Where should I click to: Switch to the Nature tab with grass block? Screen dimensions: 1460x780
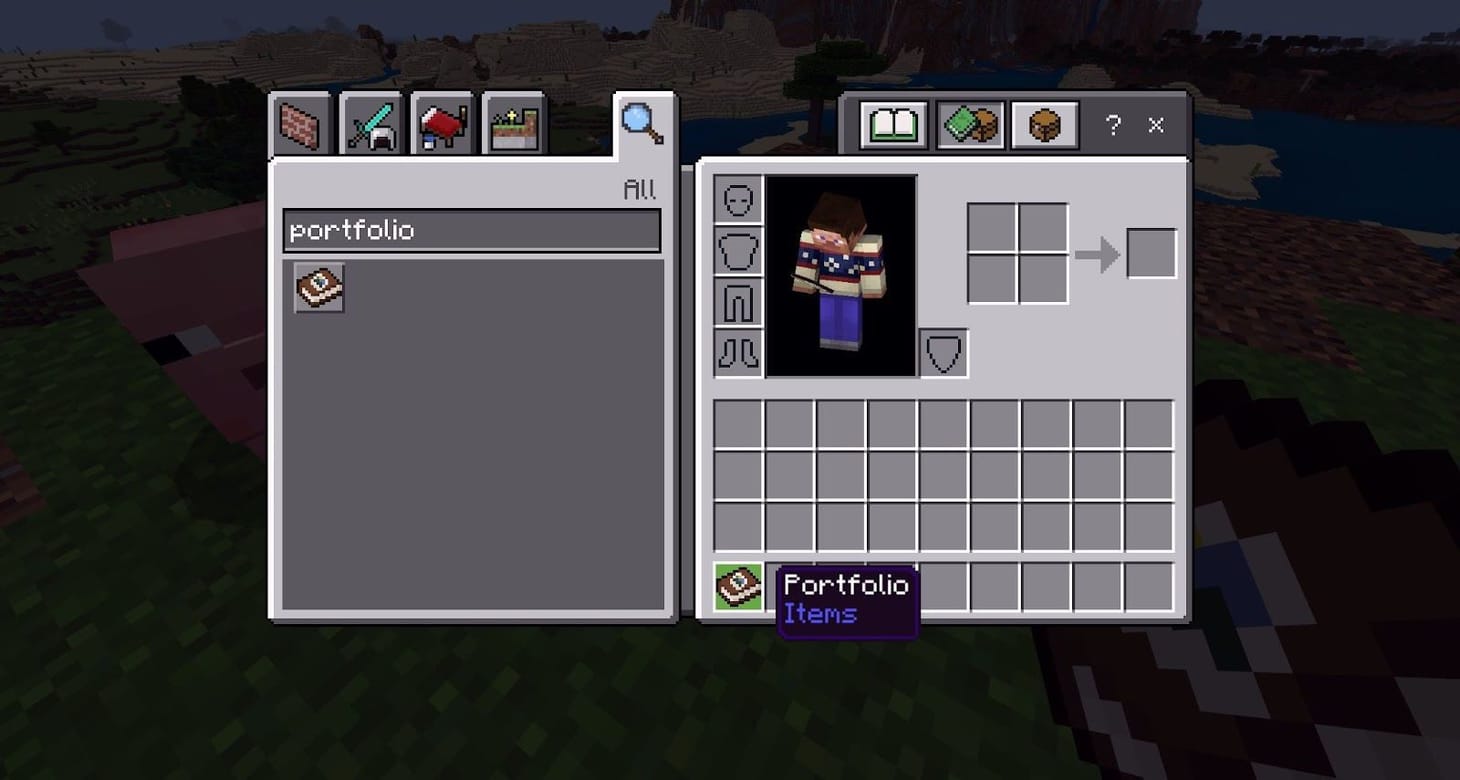(513, 124)
